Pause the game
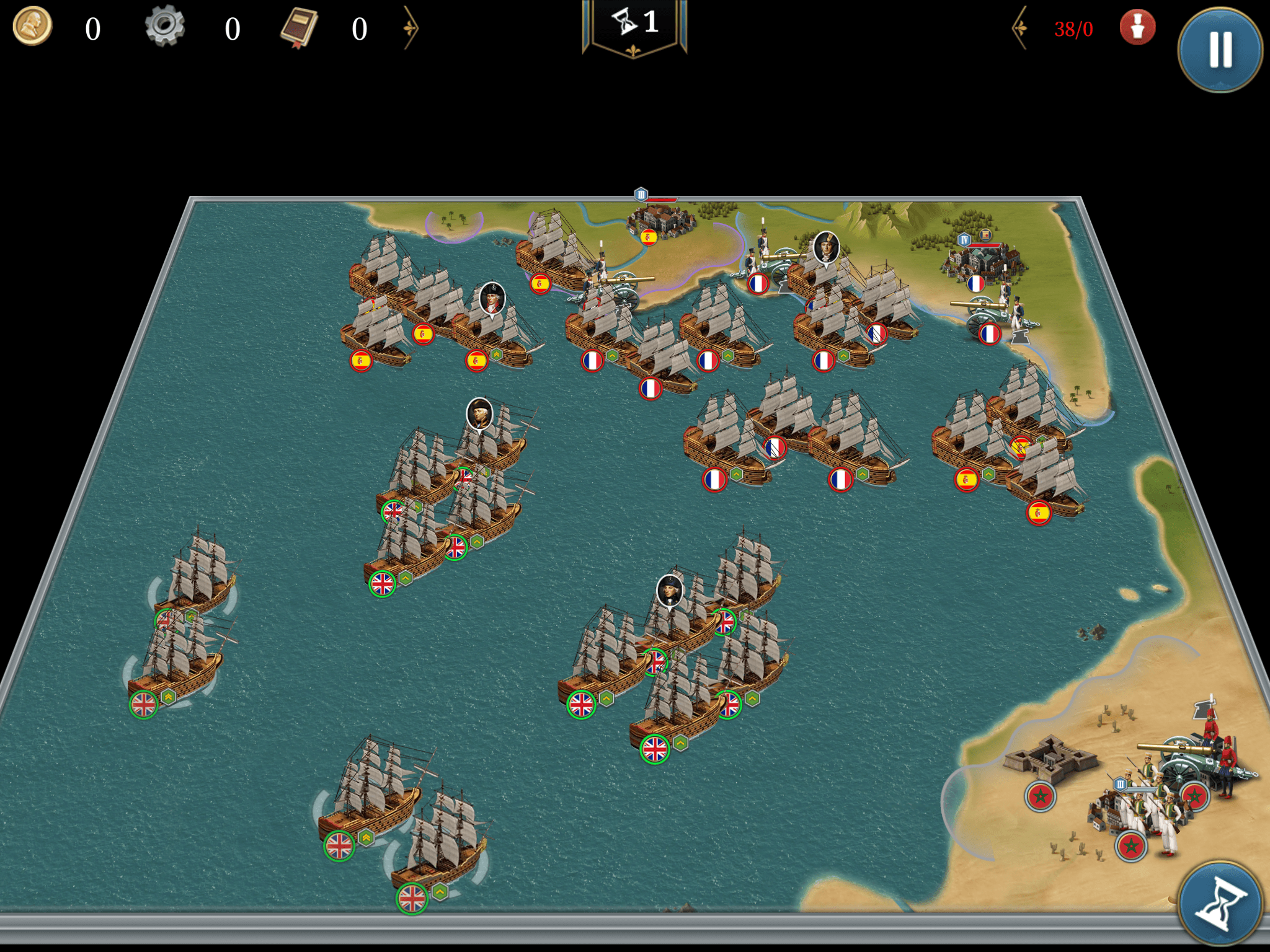 [1220, 49]
